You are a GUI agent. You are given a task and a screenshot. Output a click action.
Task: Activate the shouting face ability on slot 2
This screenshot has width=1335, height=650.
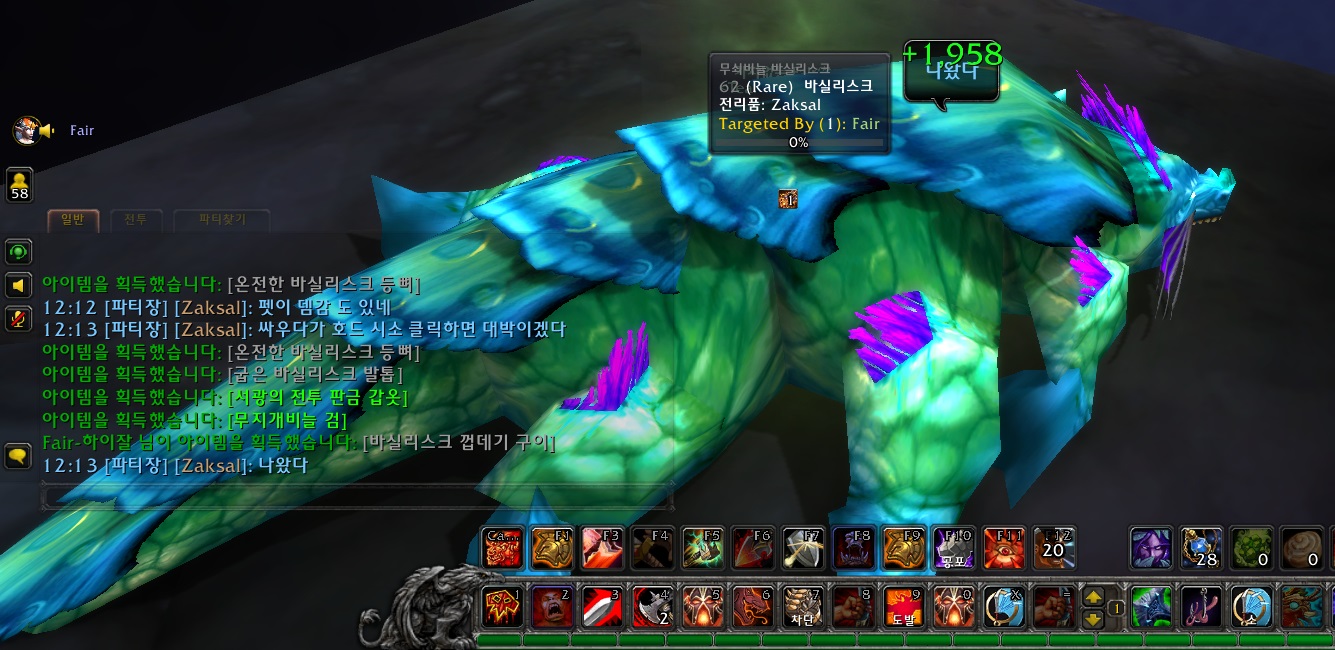click(x=550, y=607)
